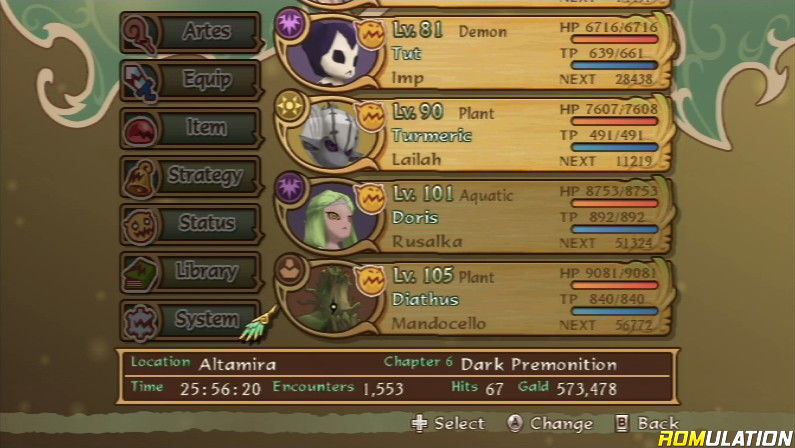Pick Diathus the Mandocello party row
The width and height of the screenshot is (795, 448).
tap(520, 299)
